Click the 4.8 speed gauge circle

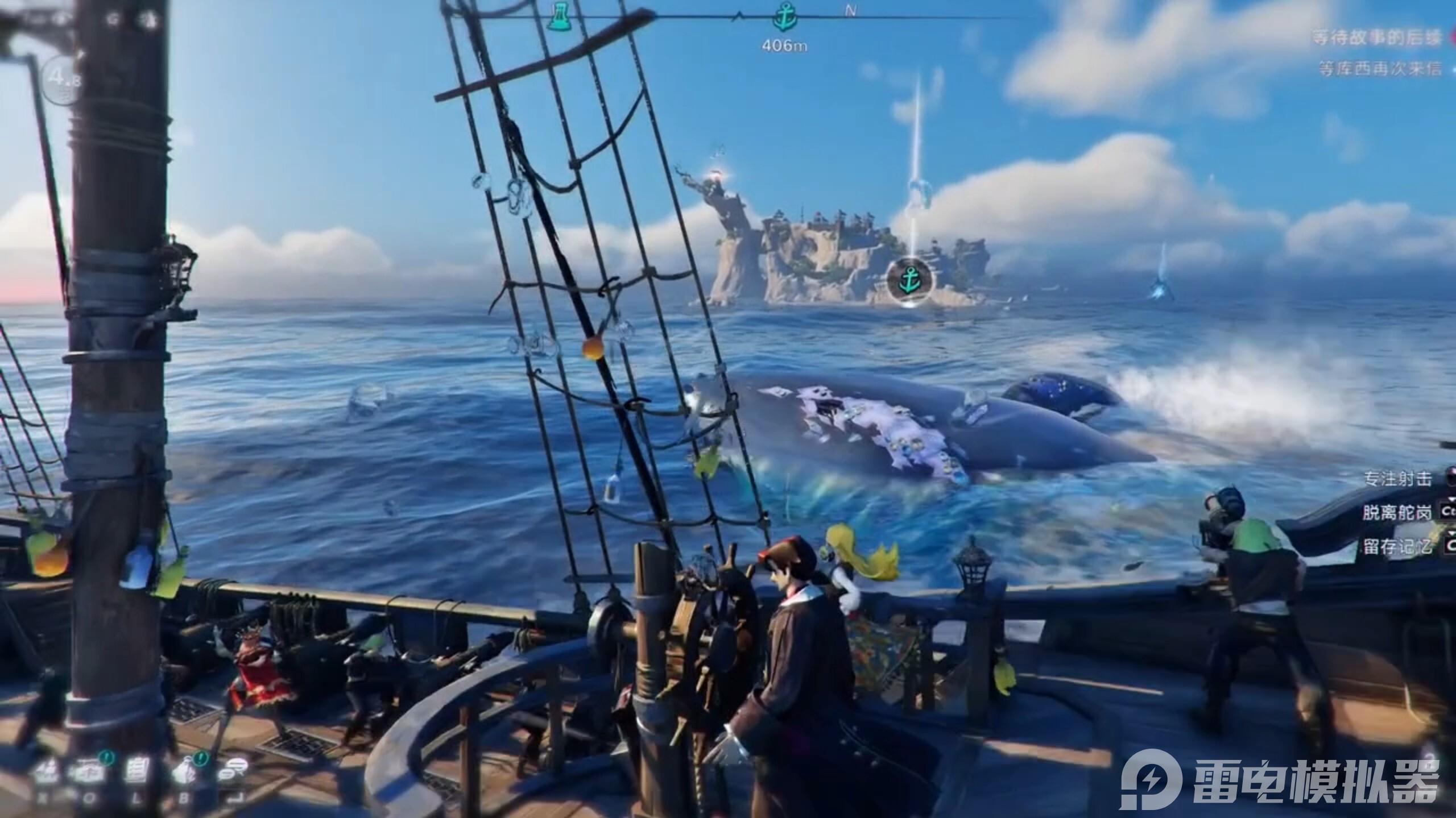click(x=63, y=80)
